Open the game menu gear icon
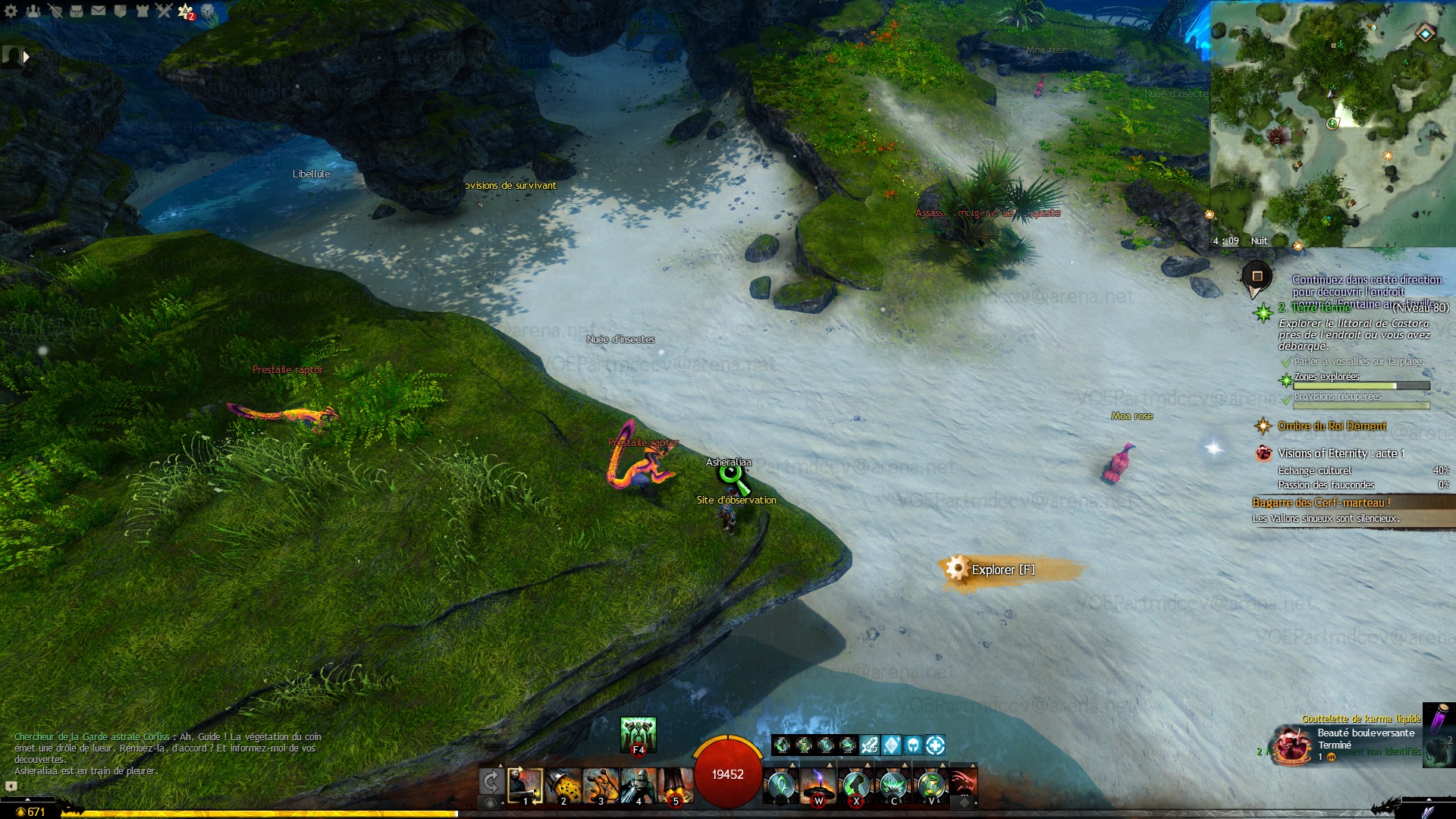The width and height of the screenshot is (1456, 819). pyautogui.click(x=11, y=11)
